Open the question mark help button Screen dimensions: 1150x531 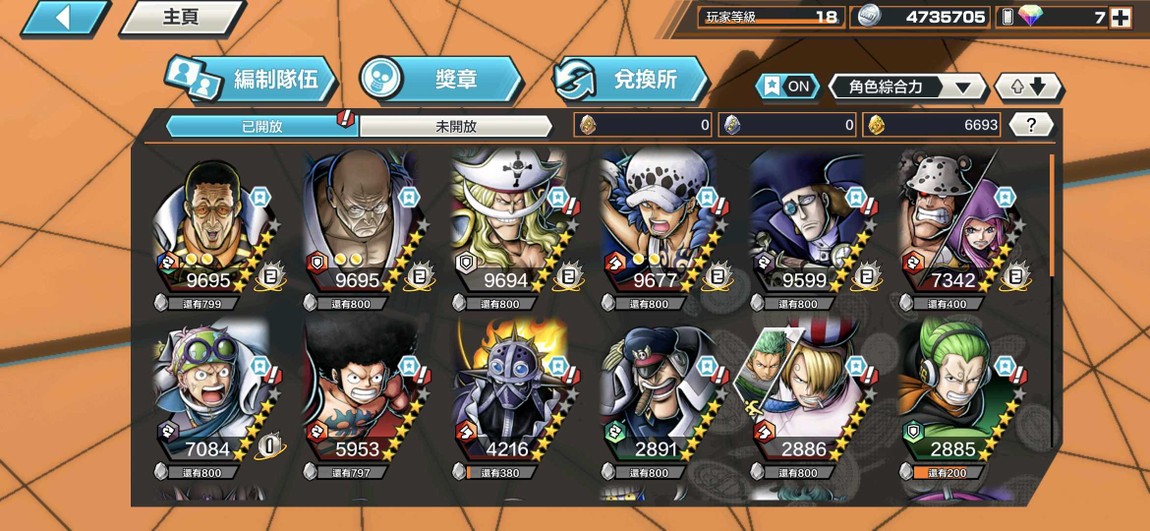(1031, 125)
